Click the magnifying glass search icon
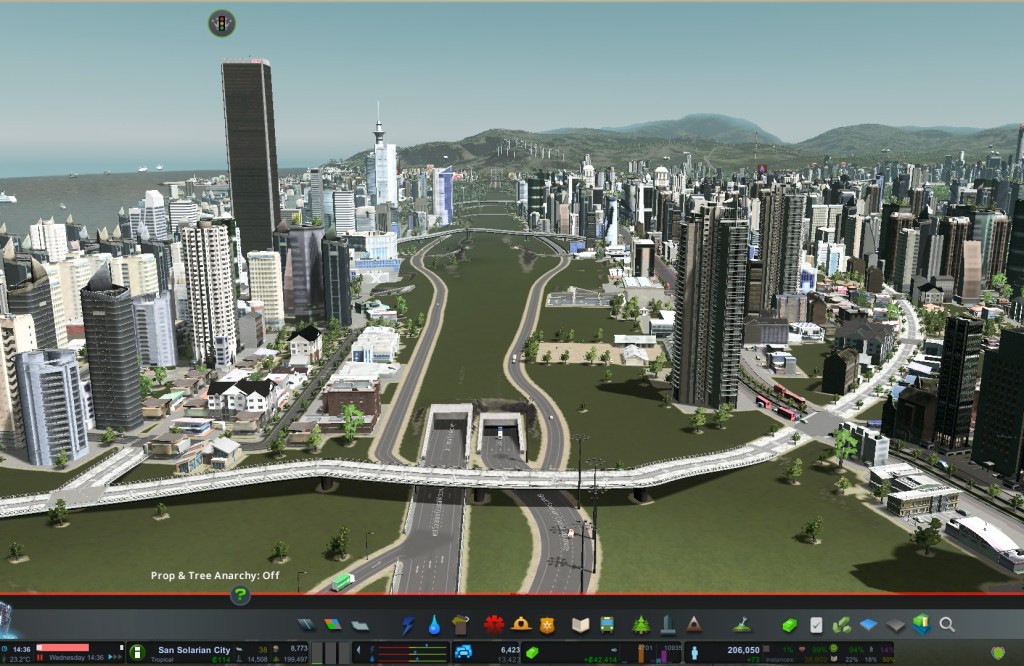The width and height of the screenshot is (1024, 666). pyautogui.click(x=946, y=625)
